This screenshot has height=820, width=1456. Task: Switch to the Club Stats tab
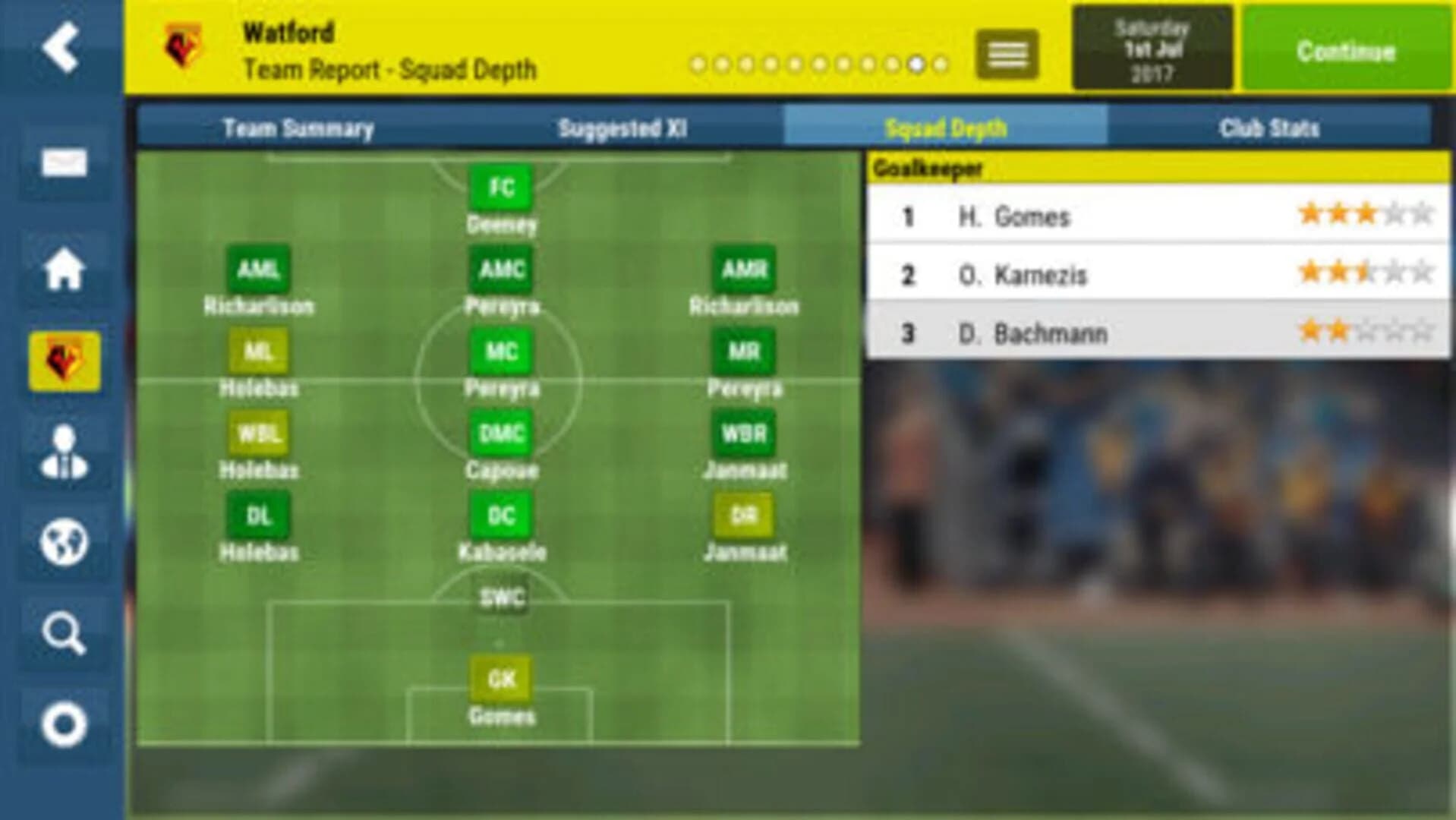tap(1270, 127)
